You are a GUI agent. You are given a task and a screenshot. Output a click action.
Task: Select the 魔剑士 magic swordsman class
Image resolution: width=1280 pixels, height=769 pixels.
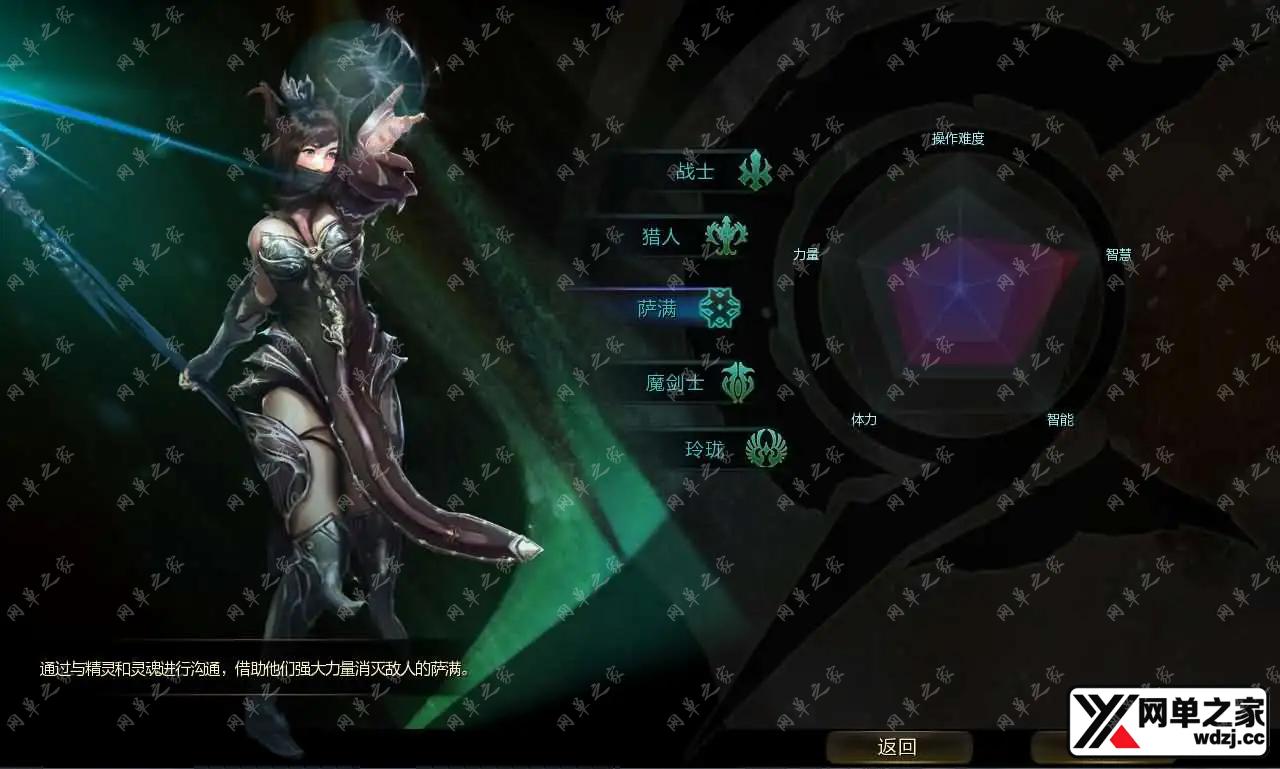pyautogui.click(x=676, y=382)
